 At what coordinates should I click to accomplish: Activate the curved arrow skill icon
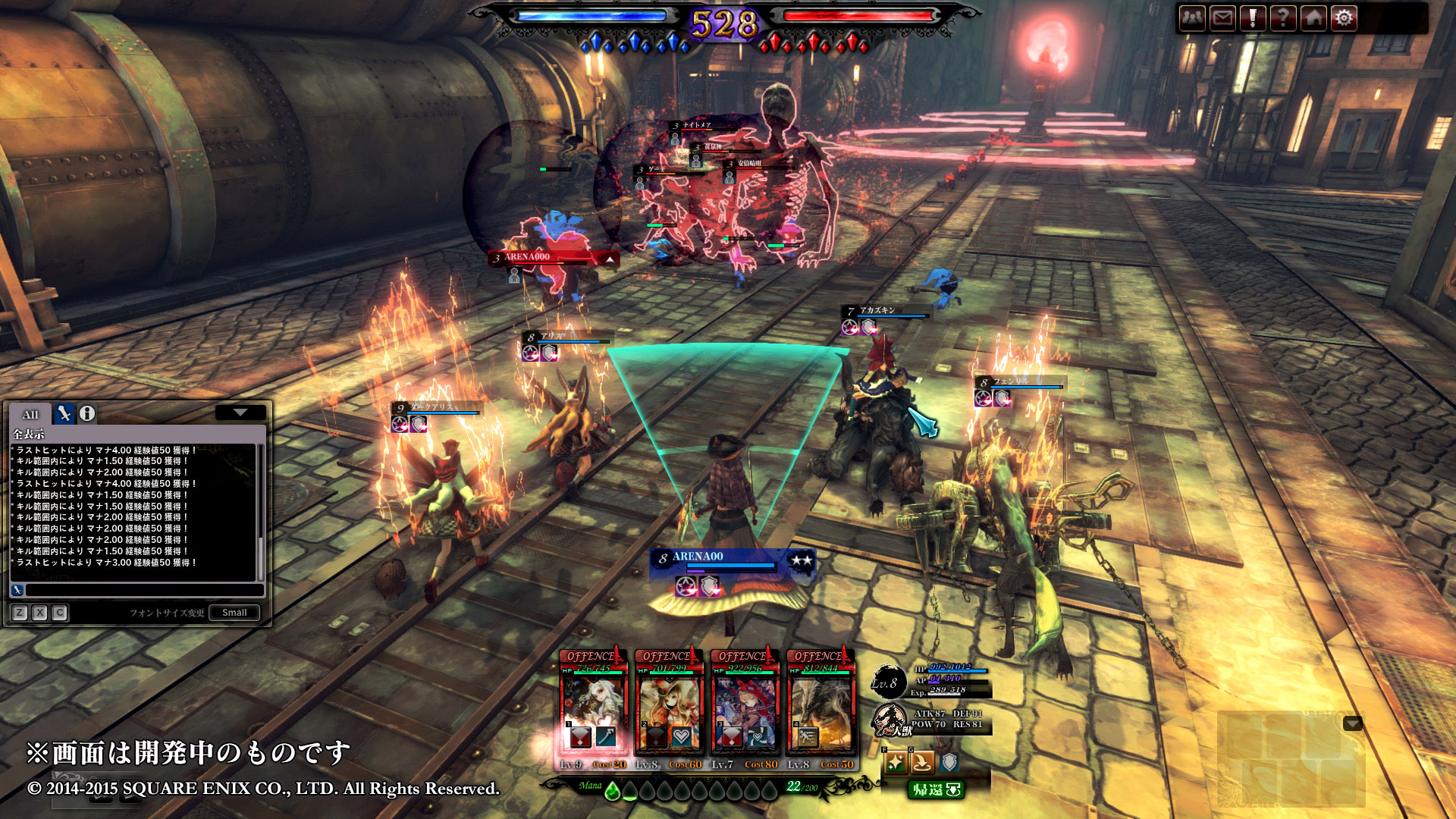[922, 762]
